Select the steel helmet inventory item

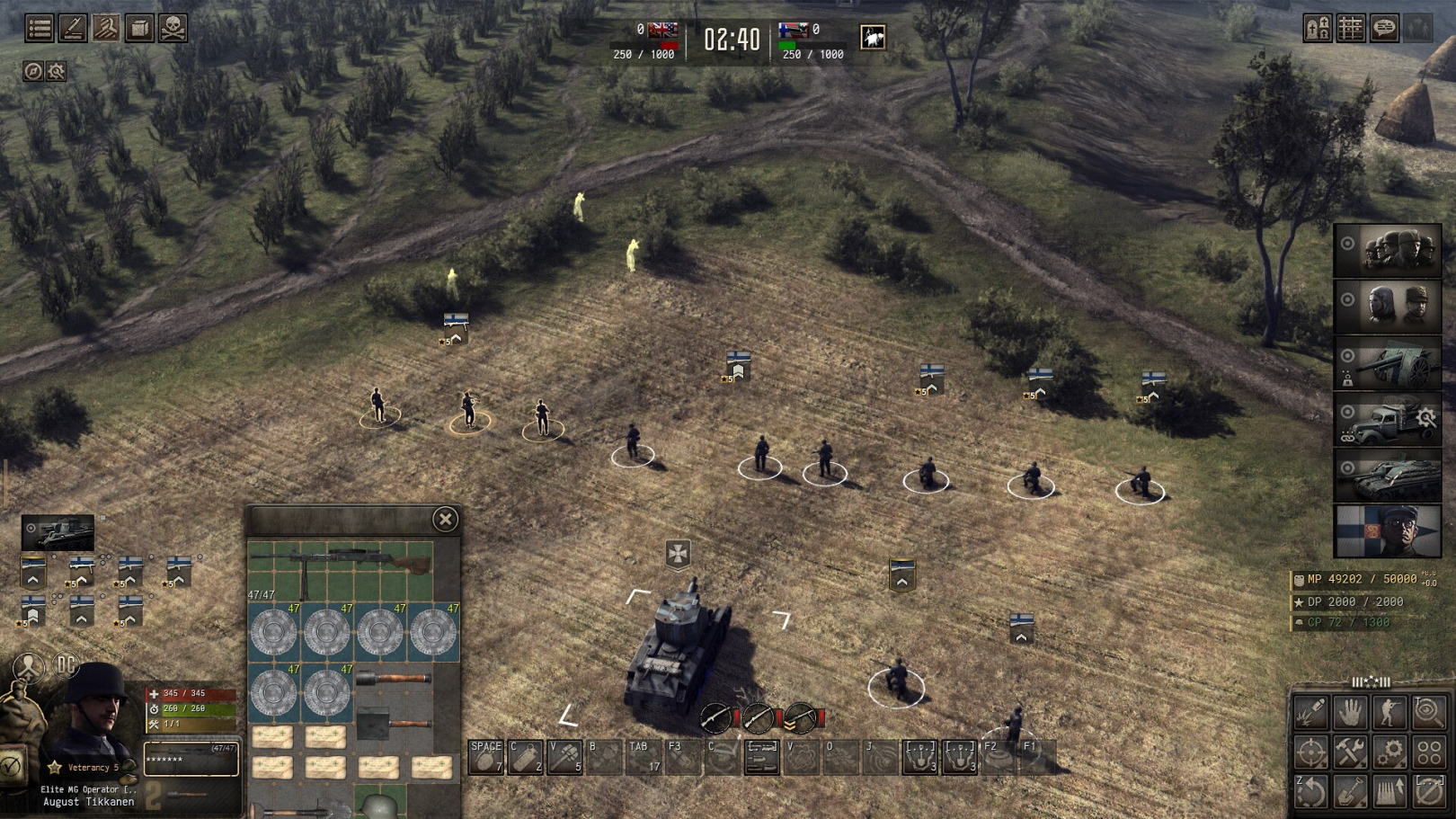380,803
